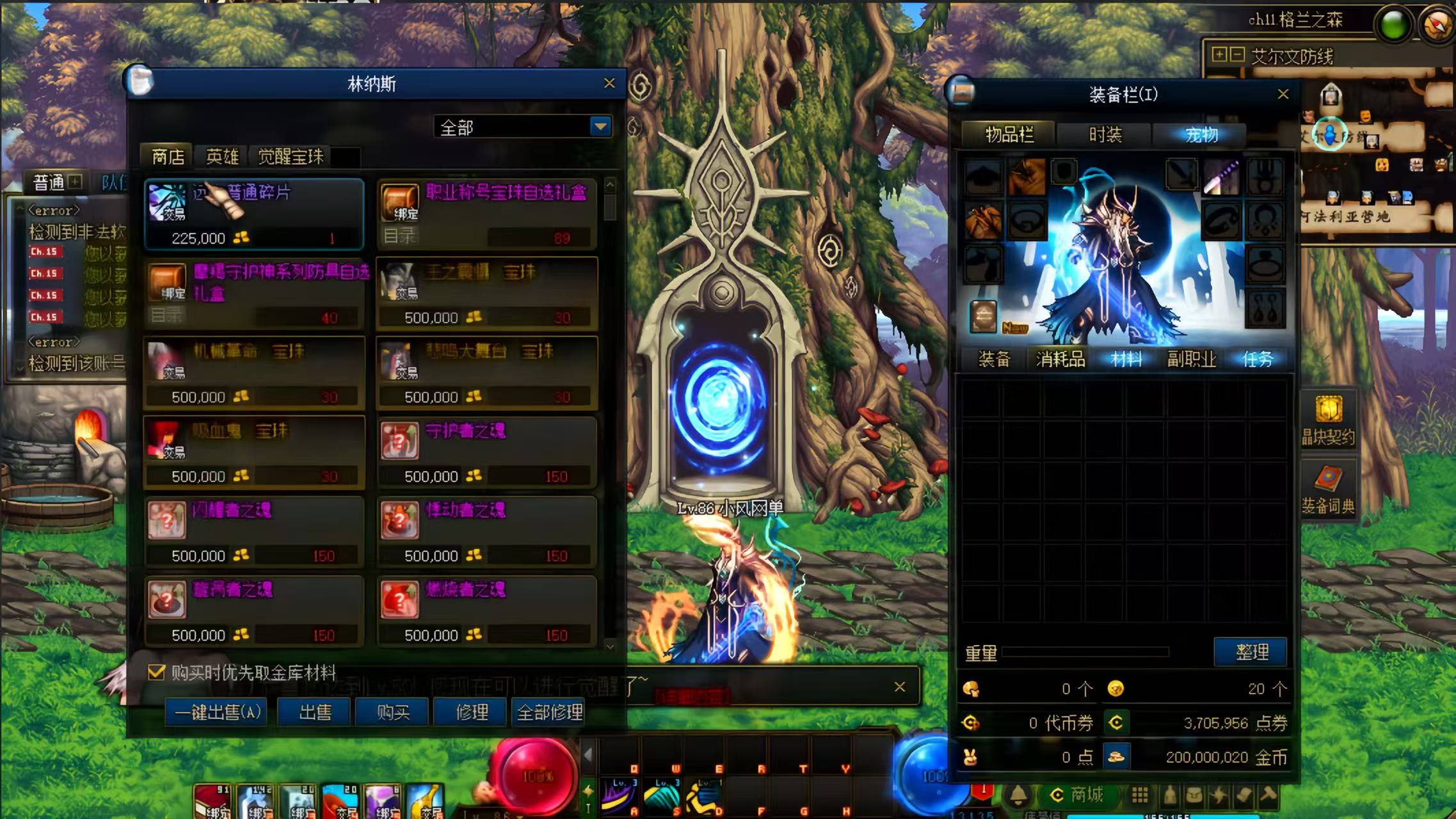Show the 材料 inventory category
The image size is (1456, 819).
[1126, 359]
